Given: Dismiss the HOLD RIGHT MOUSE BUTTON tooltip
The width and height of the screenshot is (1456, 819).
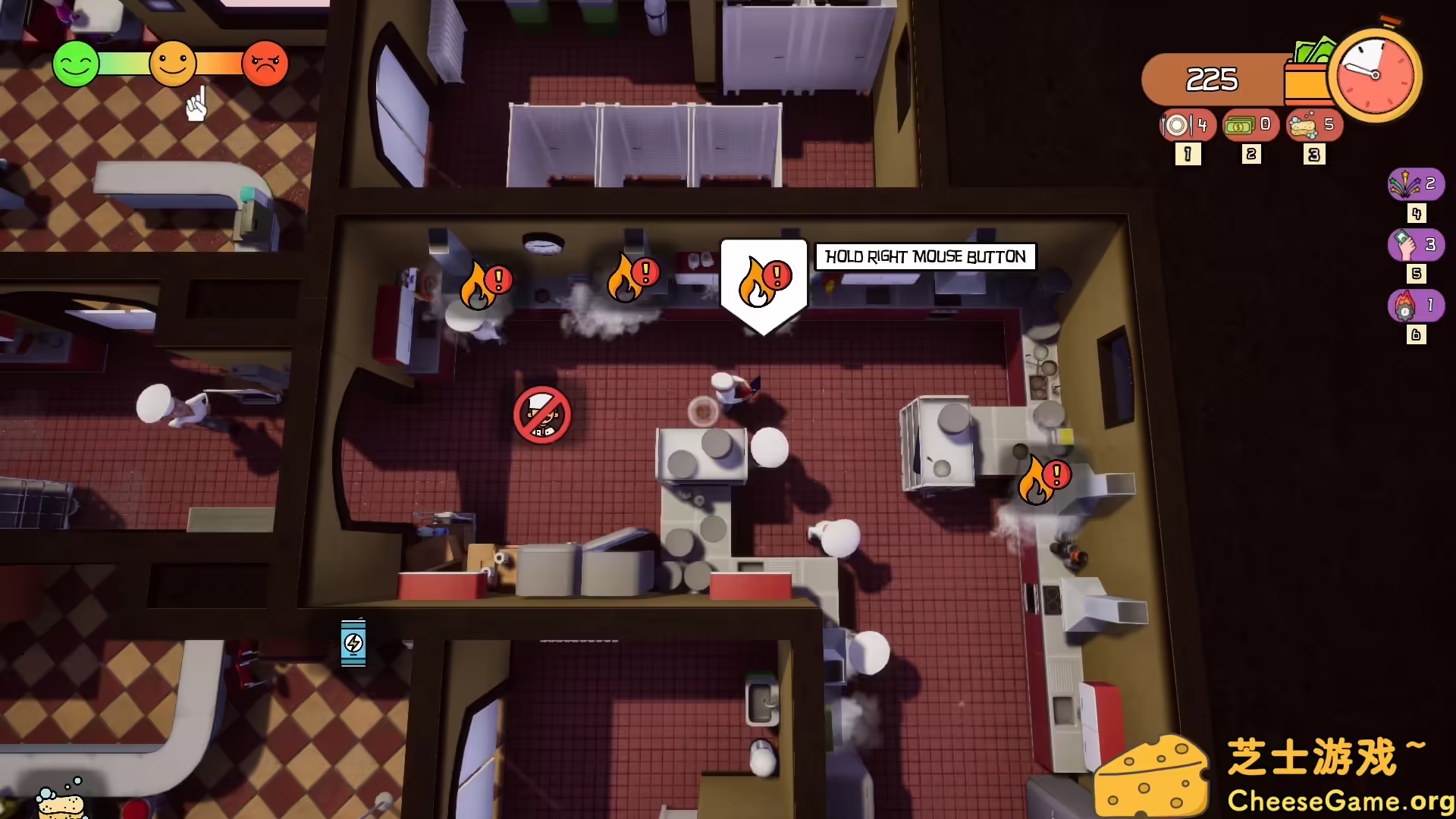Looking at the screenshot, I should [924, 257].
